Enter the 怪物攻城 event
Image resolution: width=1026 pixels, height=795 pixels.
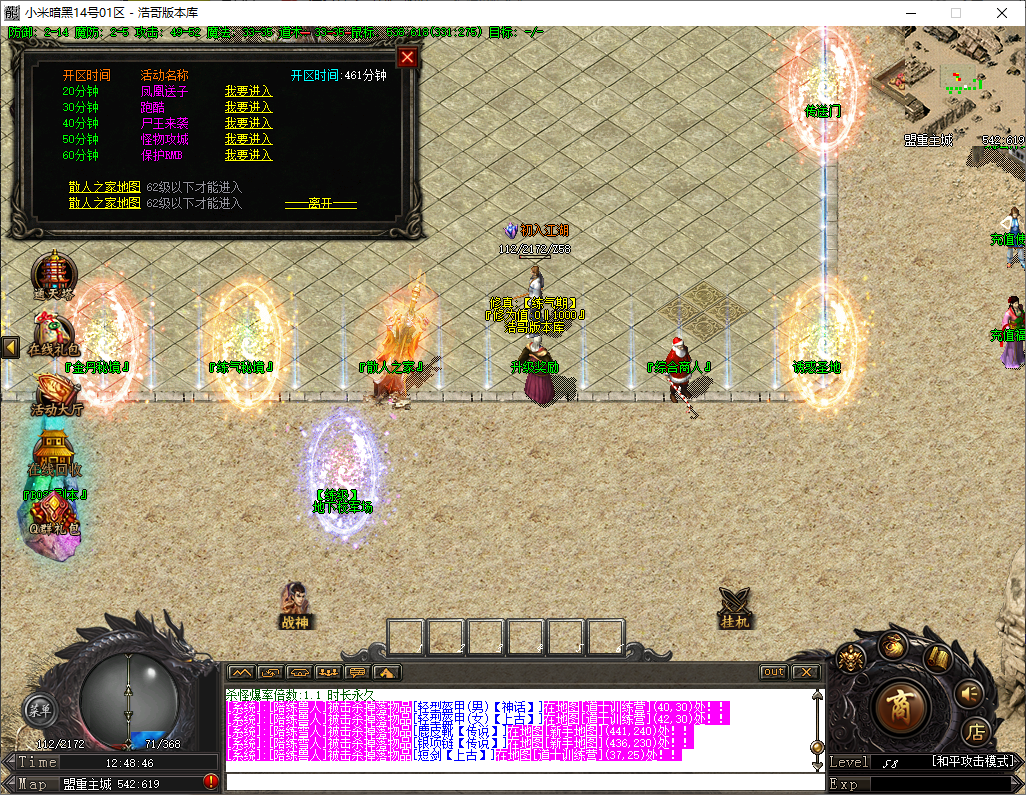[x=248, y=139]
